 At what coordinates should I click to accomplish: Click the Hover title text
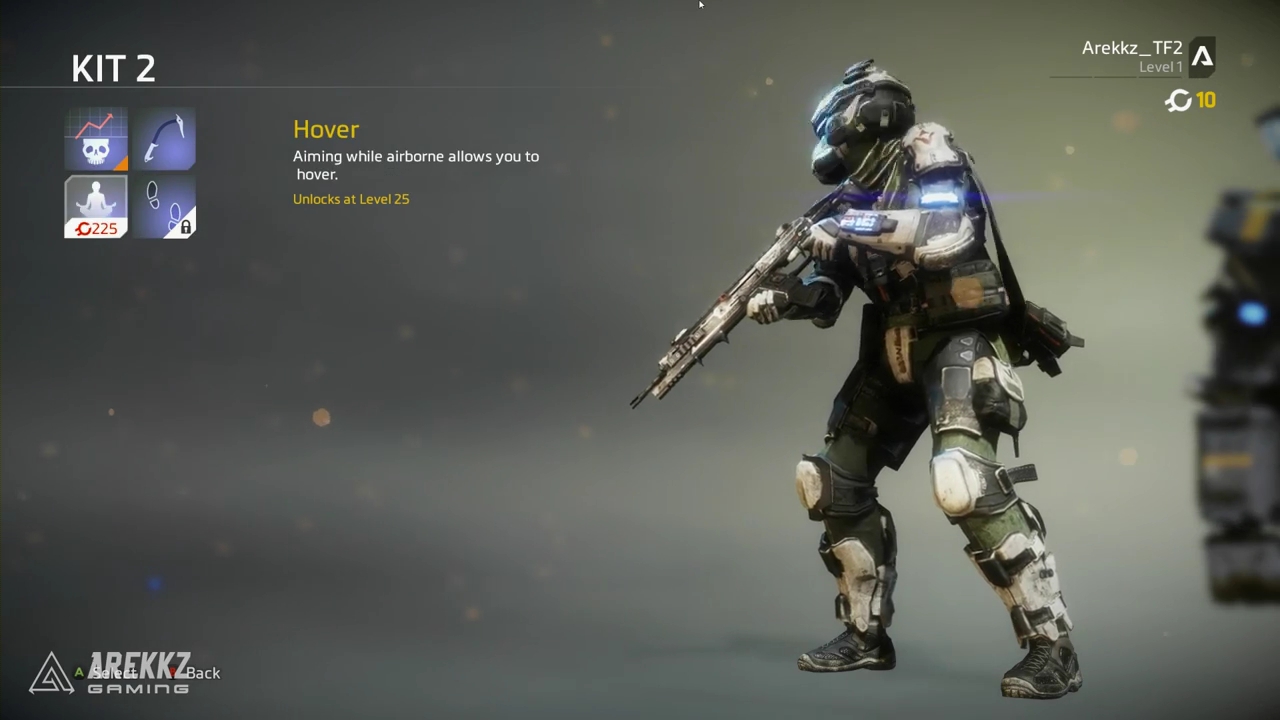click(x=326, y=129)
